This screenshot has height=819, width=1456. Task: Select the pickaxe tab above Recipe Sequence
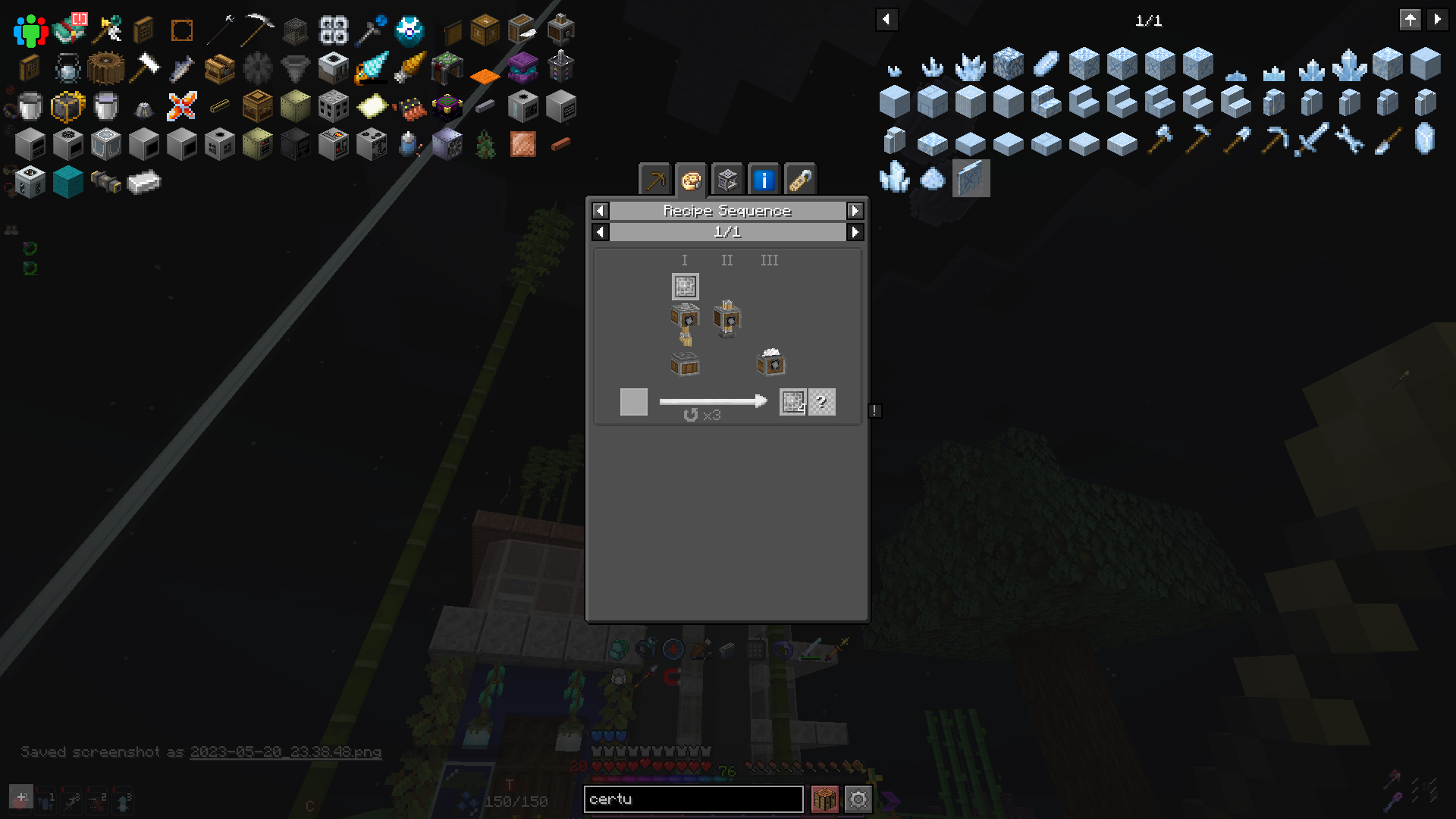(655, 180)
